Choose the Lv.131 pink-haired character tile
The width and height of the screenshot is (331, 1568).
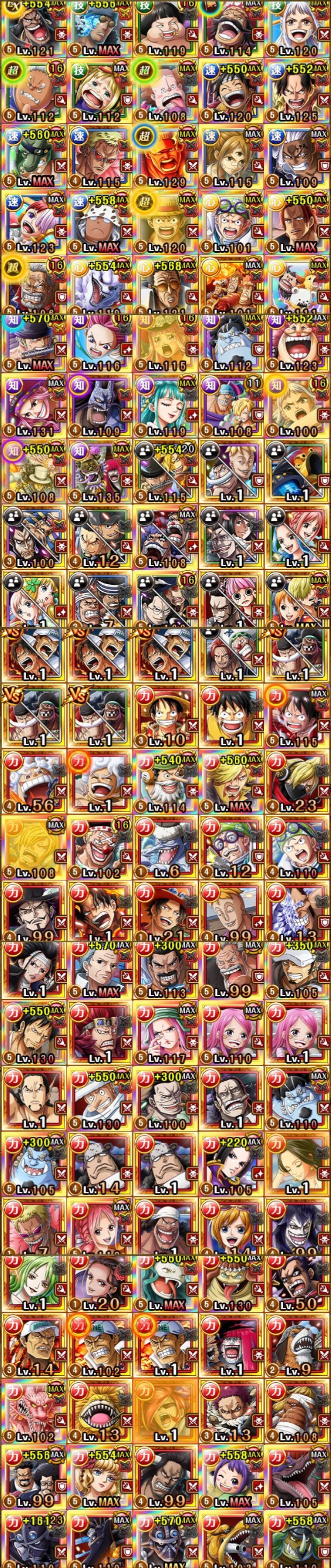33,406
